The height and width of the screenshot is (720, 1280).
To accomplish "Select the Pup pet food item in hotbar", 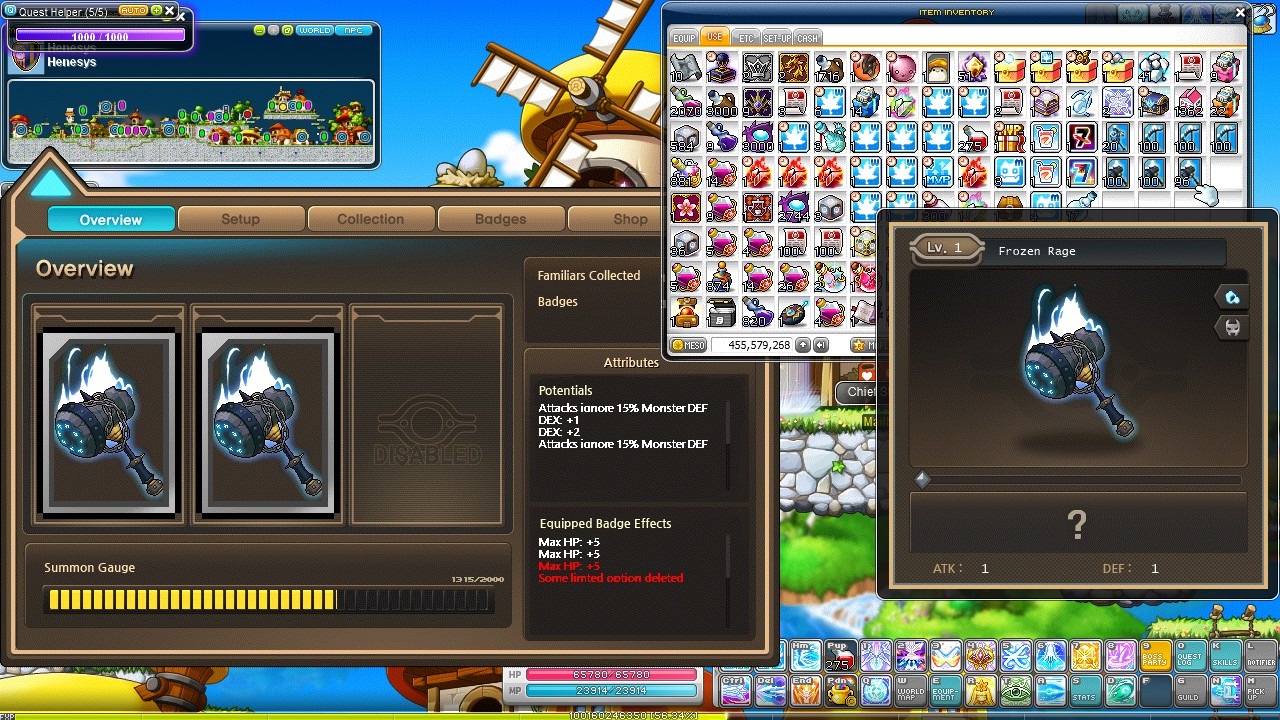I will point(839,654).
